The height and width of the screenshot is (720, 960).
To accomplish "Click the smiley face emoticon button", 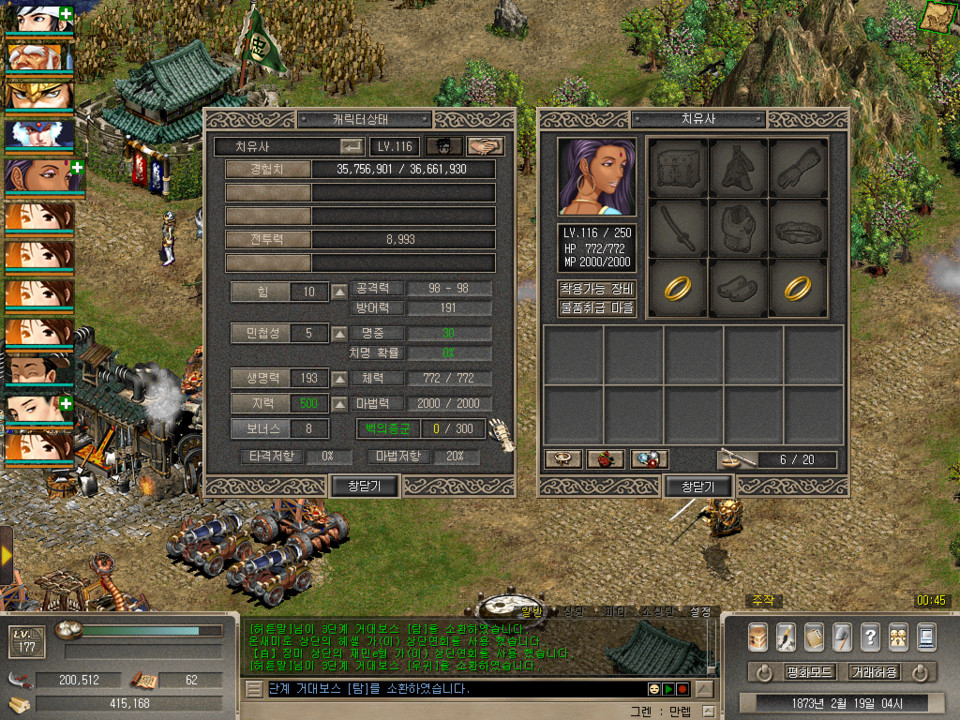I will pos(654,689).
